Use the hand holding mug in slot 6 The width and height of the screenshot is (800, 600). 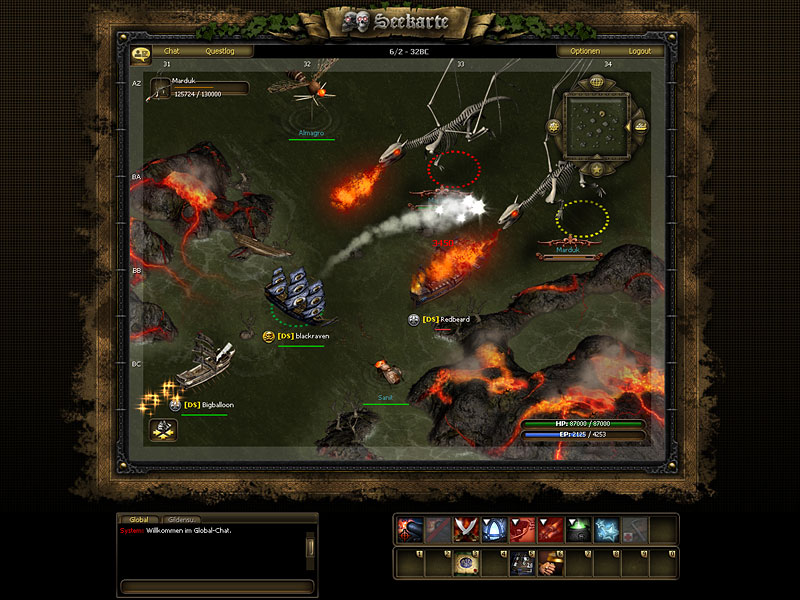coord(549,564)
